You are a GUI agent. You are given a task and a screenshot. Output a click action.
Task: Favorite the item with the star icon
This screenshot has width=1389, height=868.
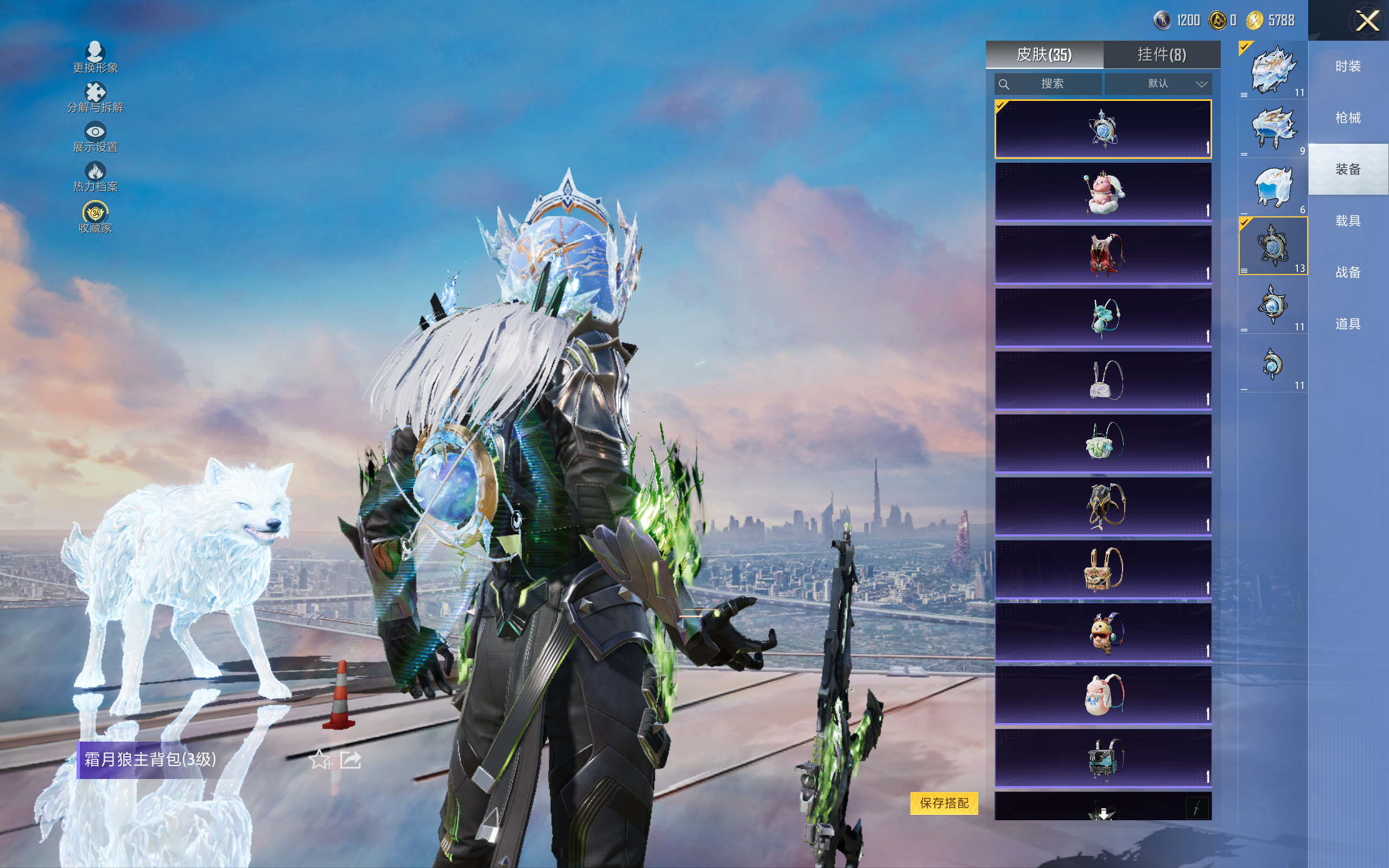click(320, 759)
